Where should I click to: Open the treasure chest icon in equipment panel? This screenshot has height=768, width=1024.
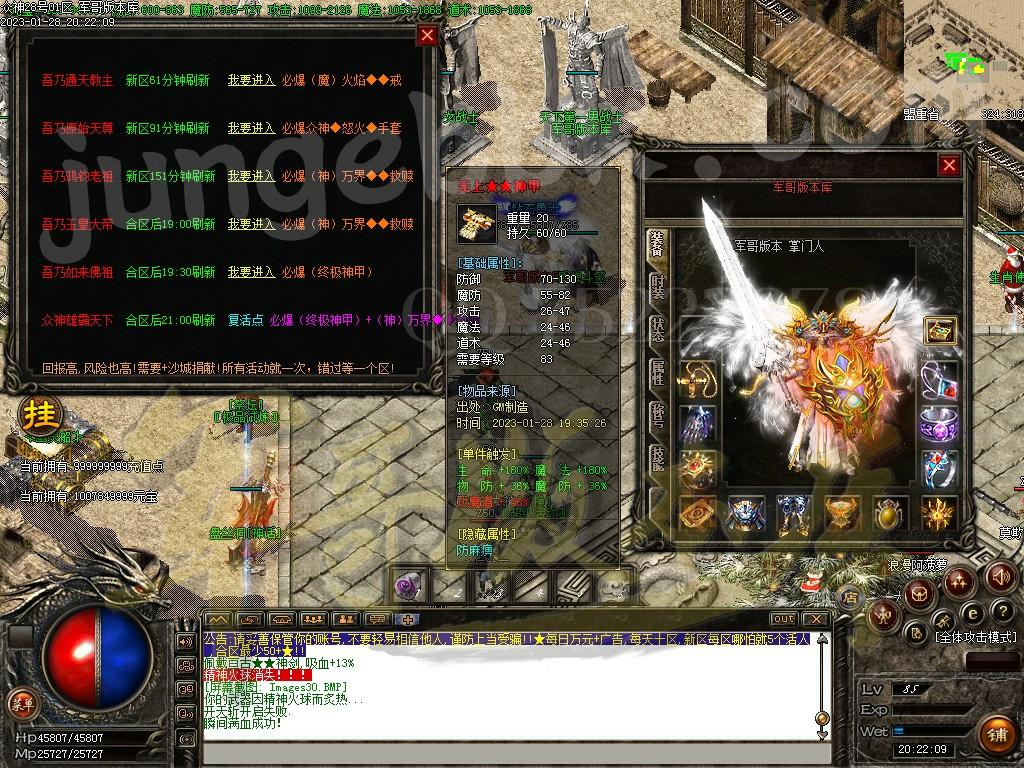[939, 331]
